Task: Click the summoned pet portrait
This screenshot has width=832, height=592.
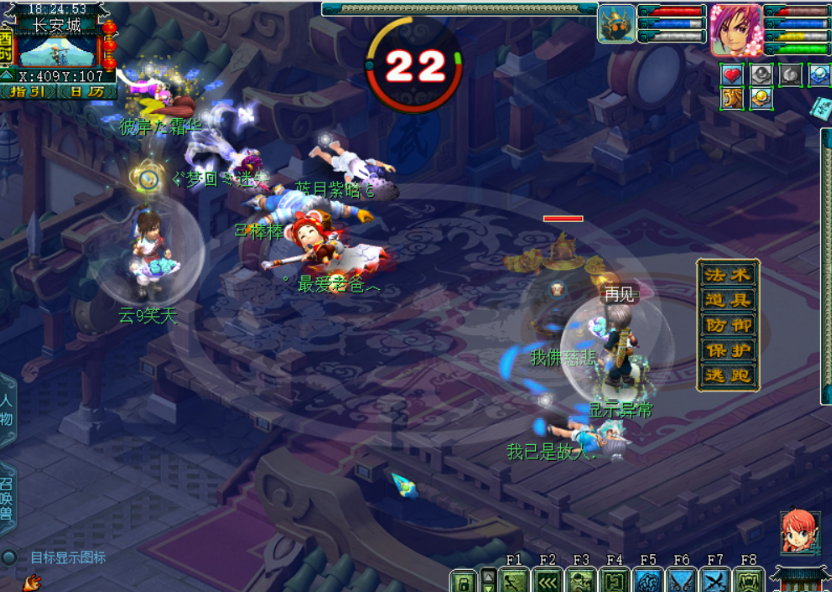Action: tap(617, 24)
